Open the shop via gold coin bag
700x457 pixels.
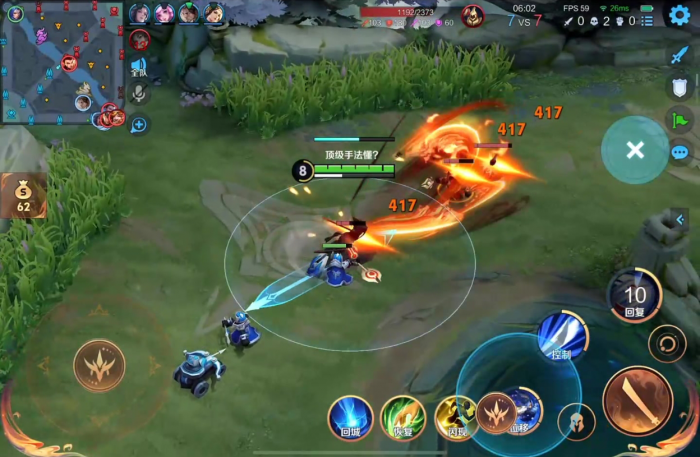(x=22, y=195)
